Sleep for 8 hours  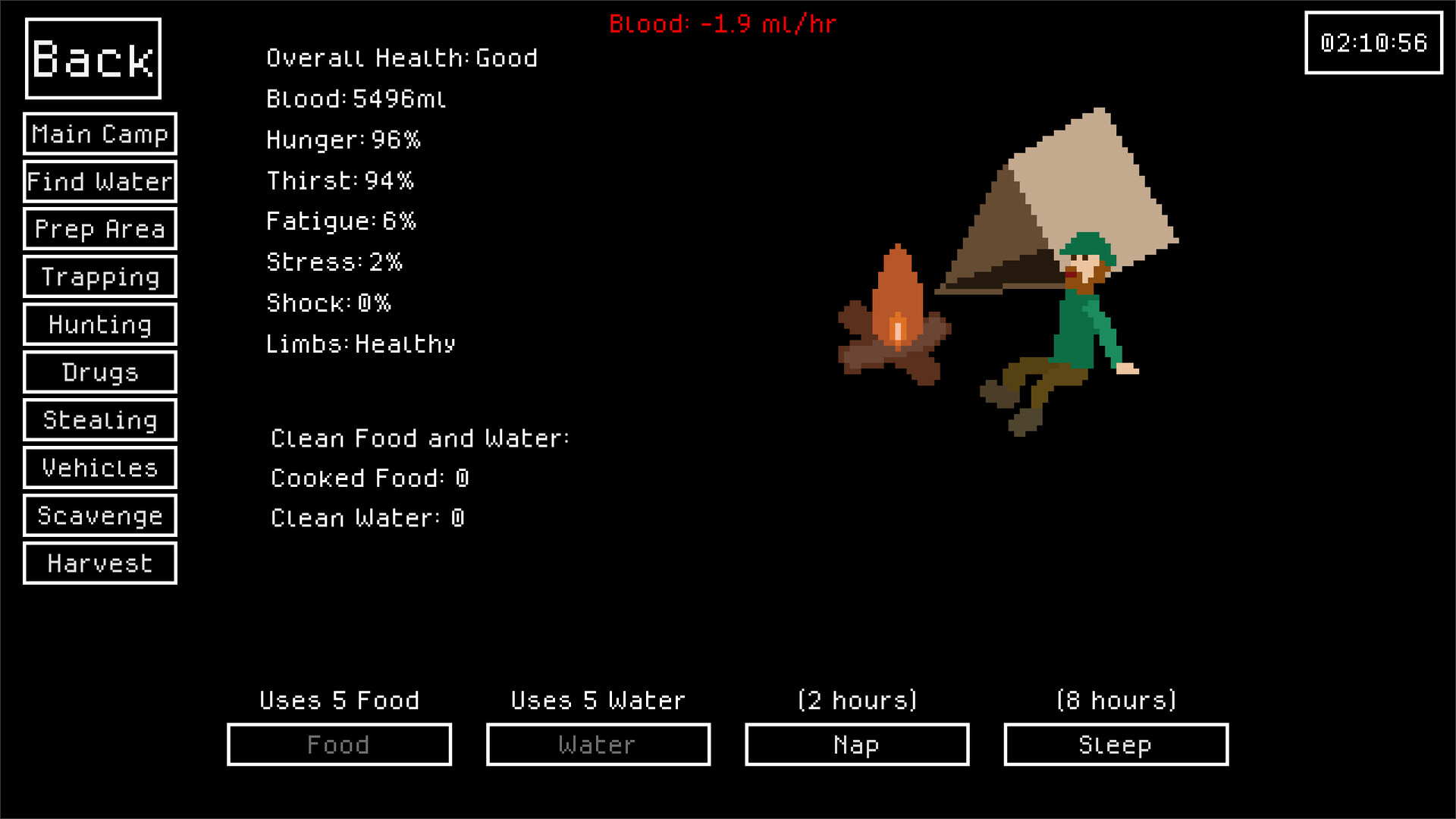tap(1115, 745)
